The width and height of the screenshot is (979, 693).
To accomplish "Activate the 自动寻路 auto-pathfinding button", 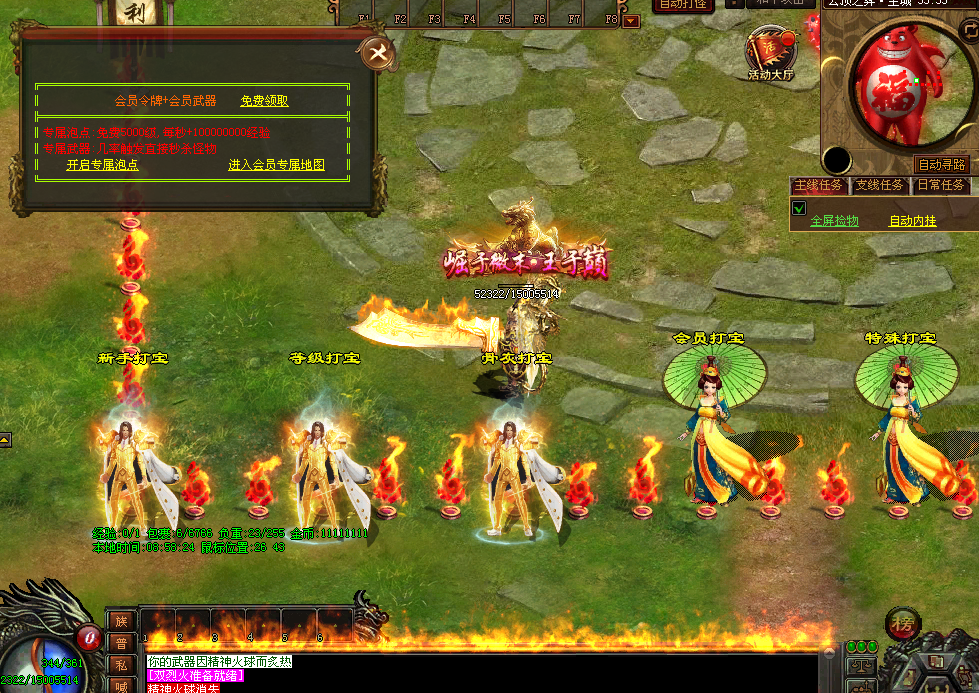I will [942, 164].
